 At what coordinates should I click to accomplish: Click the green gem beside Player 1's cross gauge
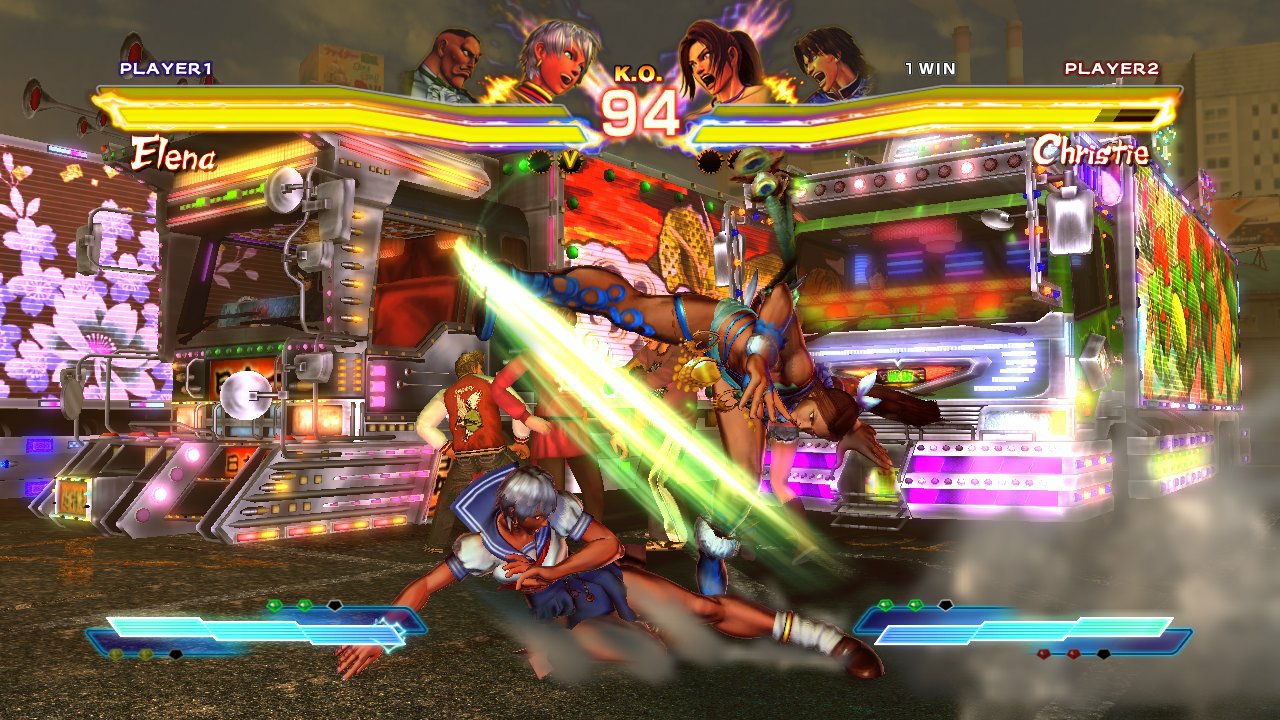[x=275, y=605]
